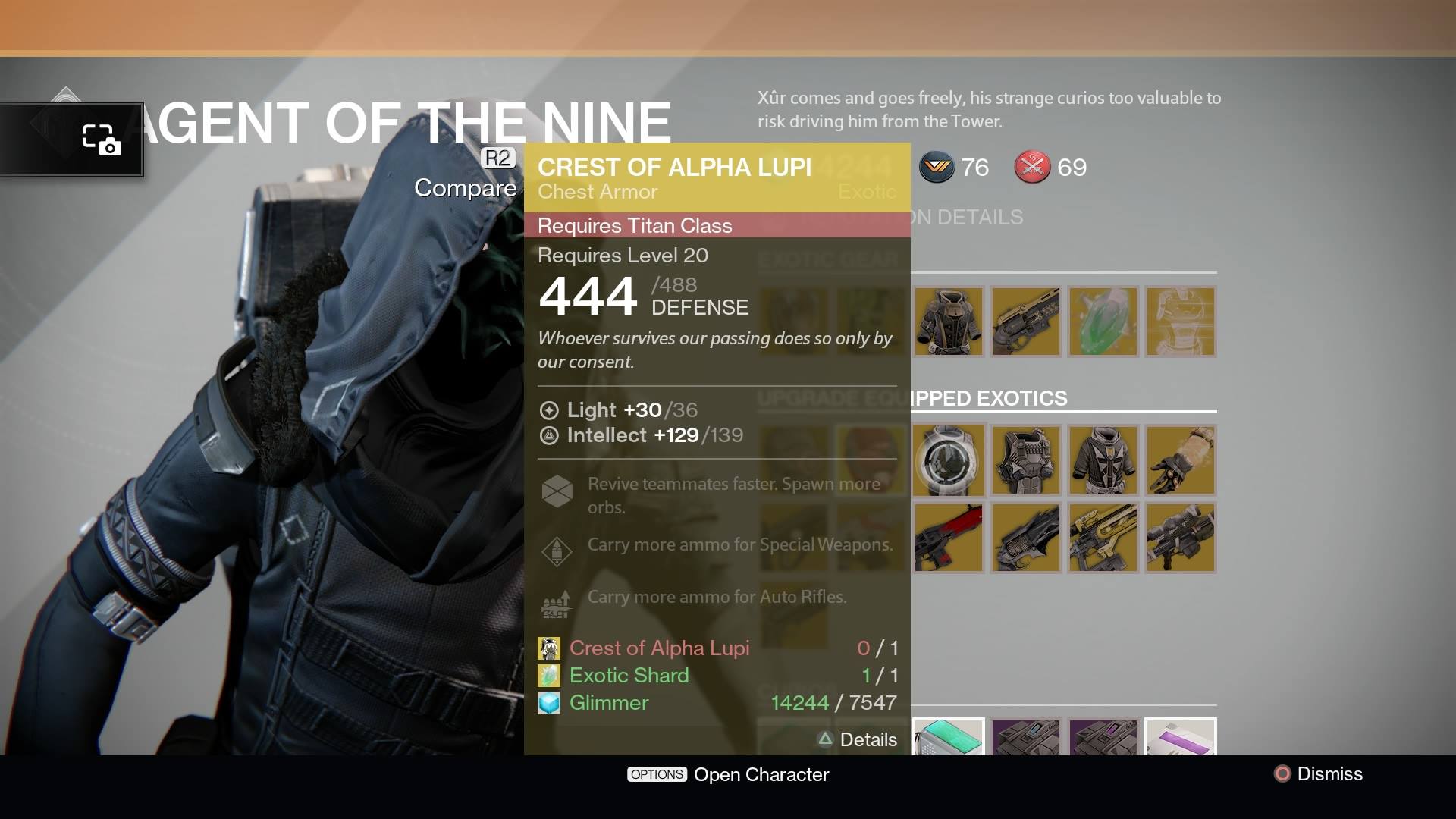
Task: Select the armored Titan chest in Equipped Exotics
Action: coord(1026,460)
